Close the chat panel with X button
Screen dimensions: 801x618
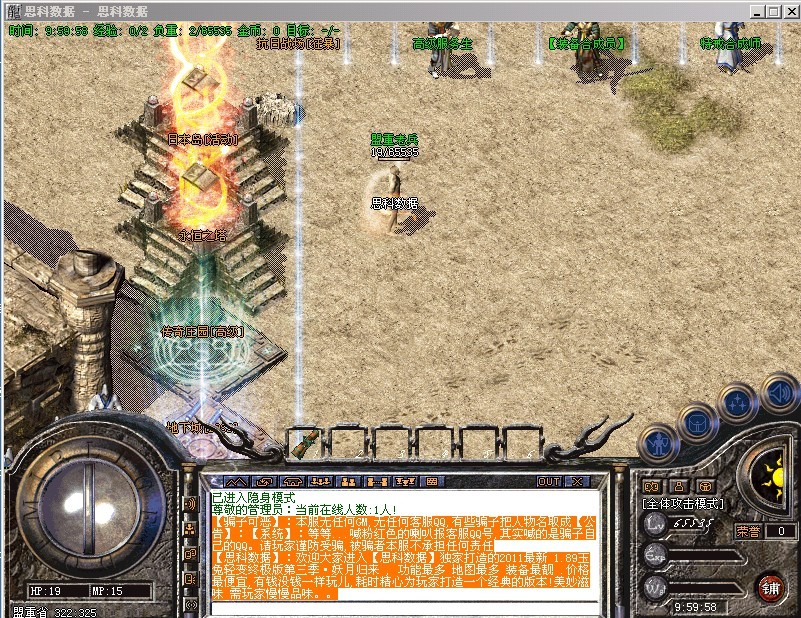pyautogui.click(x=578, y=482)
